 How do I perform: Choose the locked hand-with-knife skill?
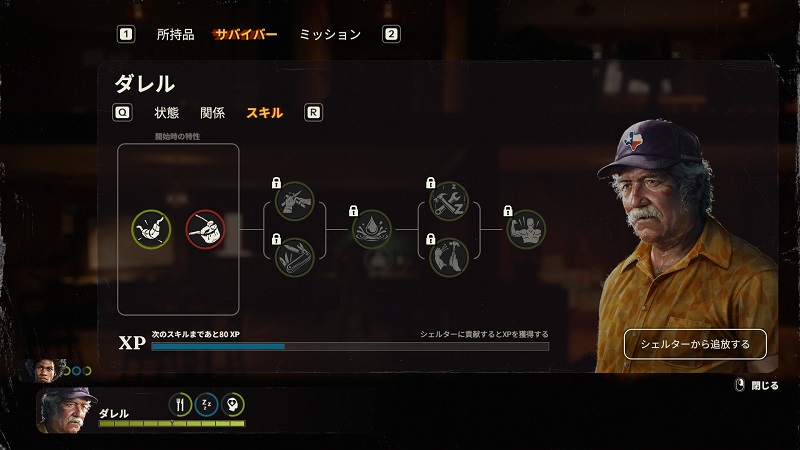coord(294,201)
